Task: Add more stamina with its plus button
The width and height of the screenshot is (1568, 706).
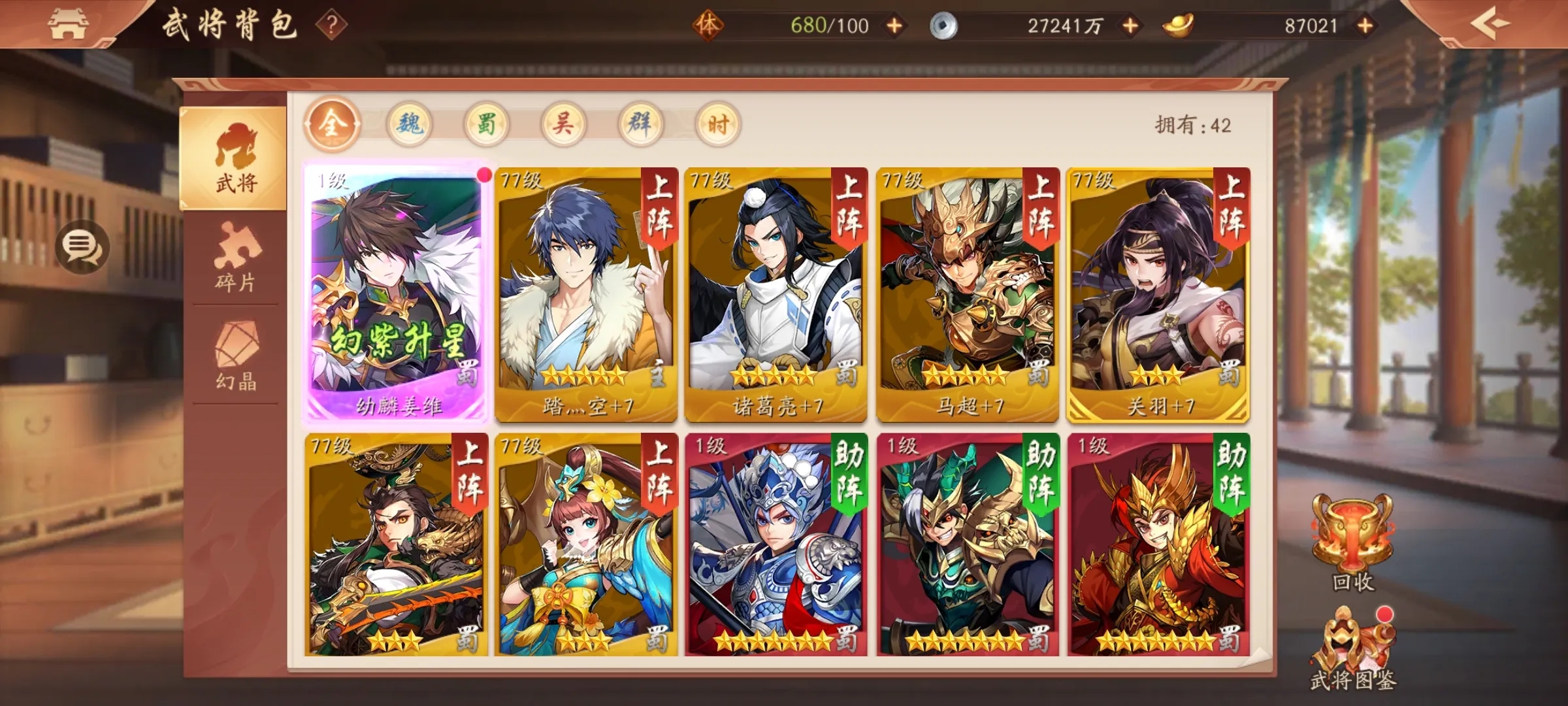Action: coord(894,26)
